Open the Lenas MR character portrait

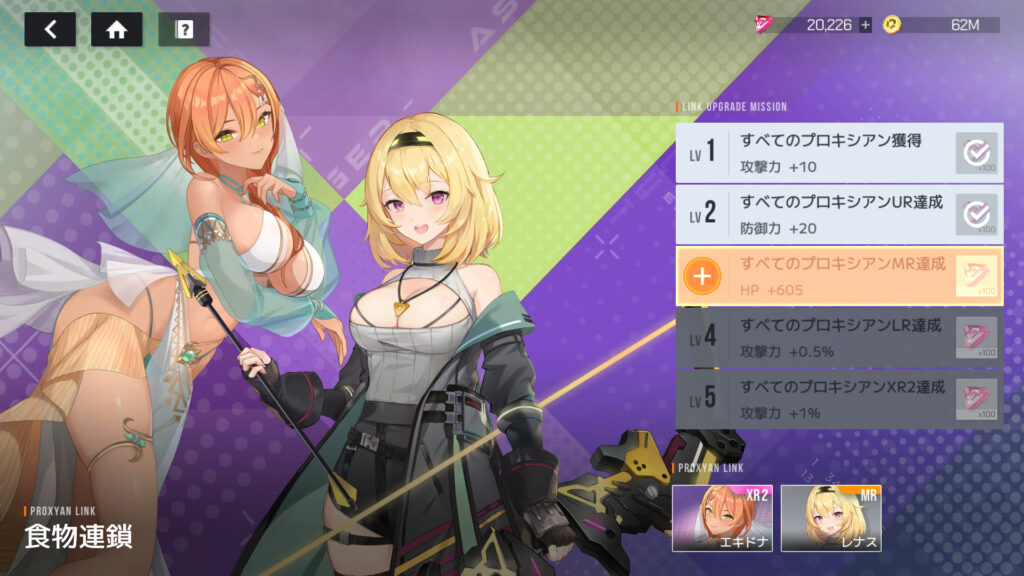(x=830, y=517)
